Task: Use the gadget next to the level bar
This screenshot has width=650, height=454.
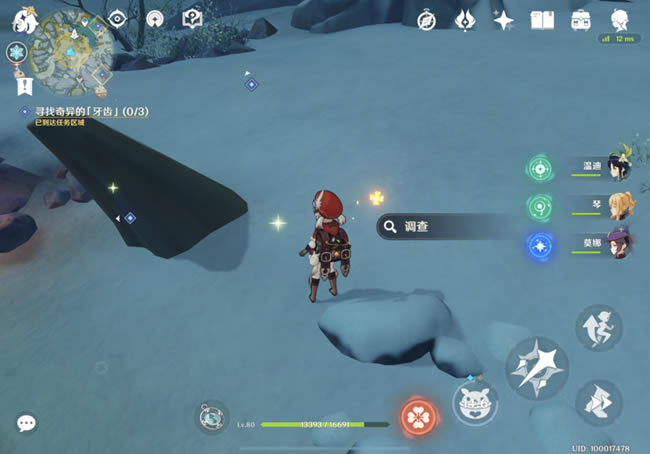Action: pyautogui.click(x=211, y=417)
